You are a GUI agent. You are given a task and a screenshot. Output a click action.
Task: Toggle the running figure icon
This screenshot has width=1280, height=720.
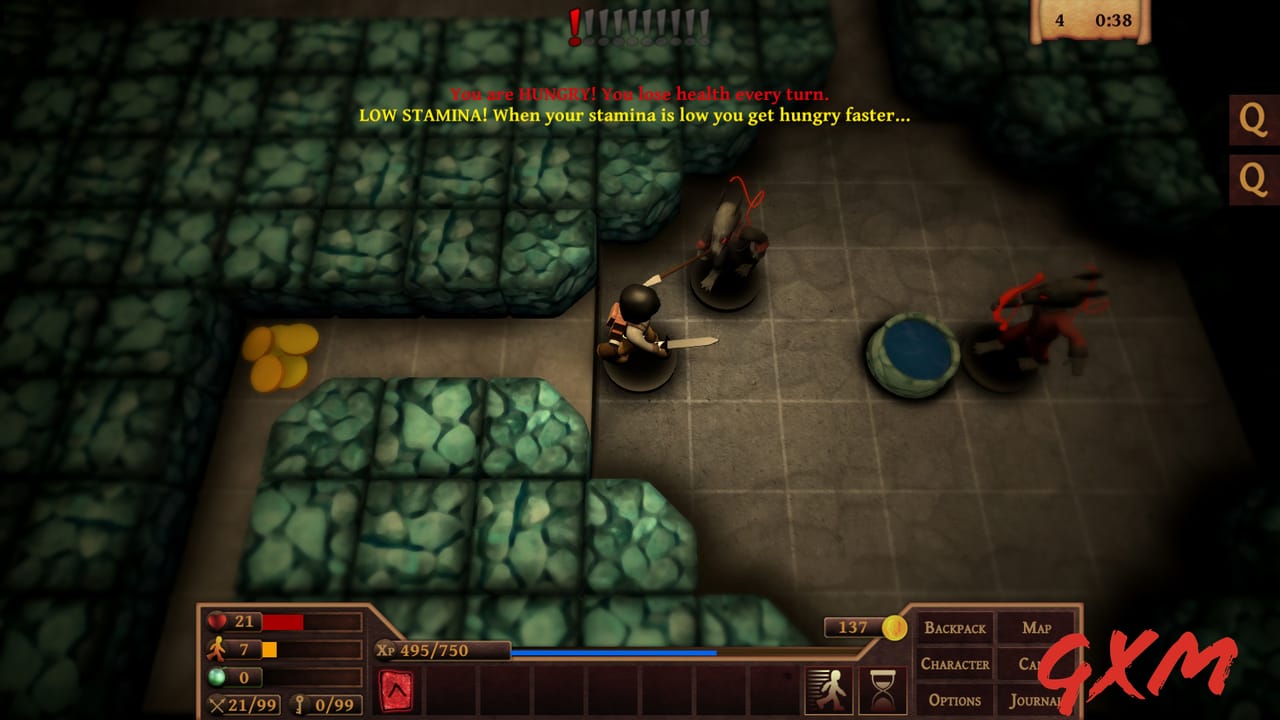tap(828, 691)
